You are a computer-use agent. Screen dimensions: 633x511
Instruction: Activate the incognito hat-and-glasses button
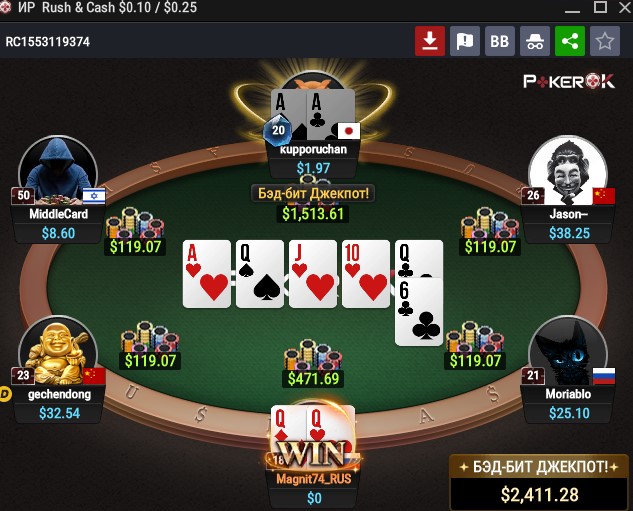[534, 41]
